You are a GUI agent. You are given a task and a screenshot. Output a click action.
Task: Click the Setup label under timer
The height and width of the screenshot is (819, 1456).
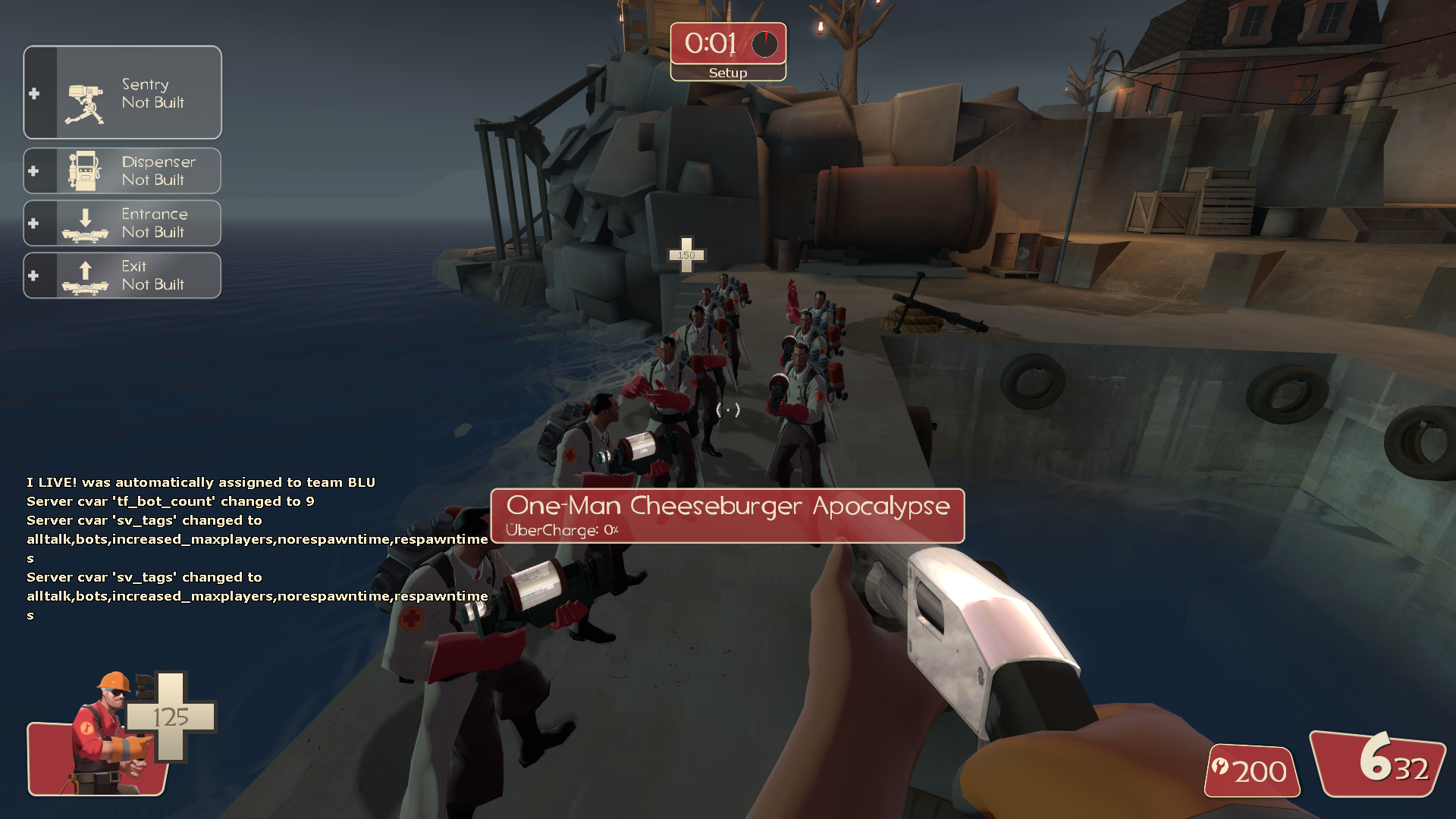click(727, 73)
